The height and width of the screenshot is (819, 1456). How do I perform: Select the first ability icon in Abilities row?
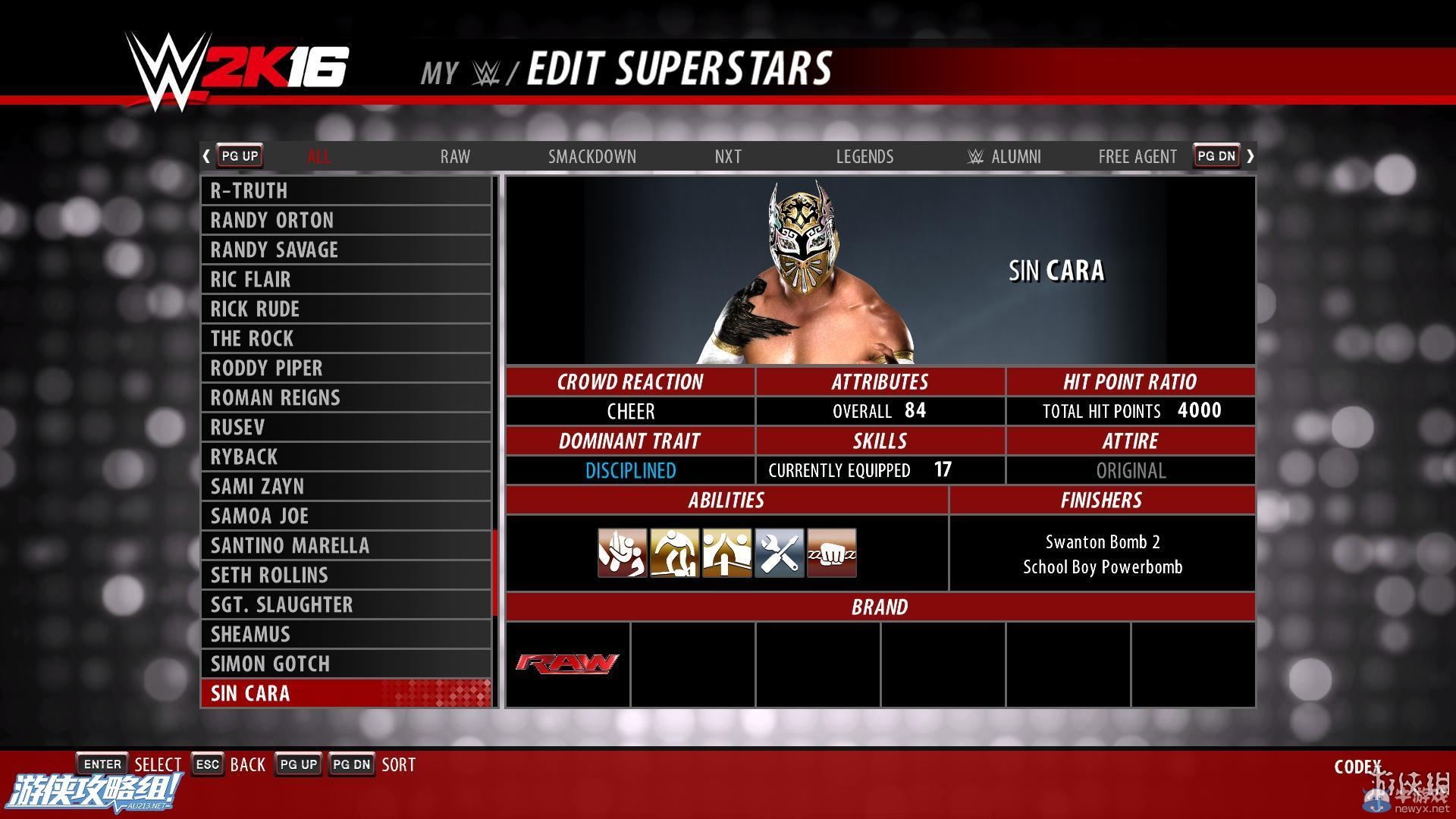click(x=622, y=552)
